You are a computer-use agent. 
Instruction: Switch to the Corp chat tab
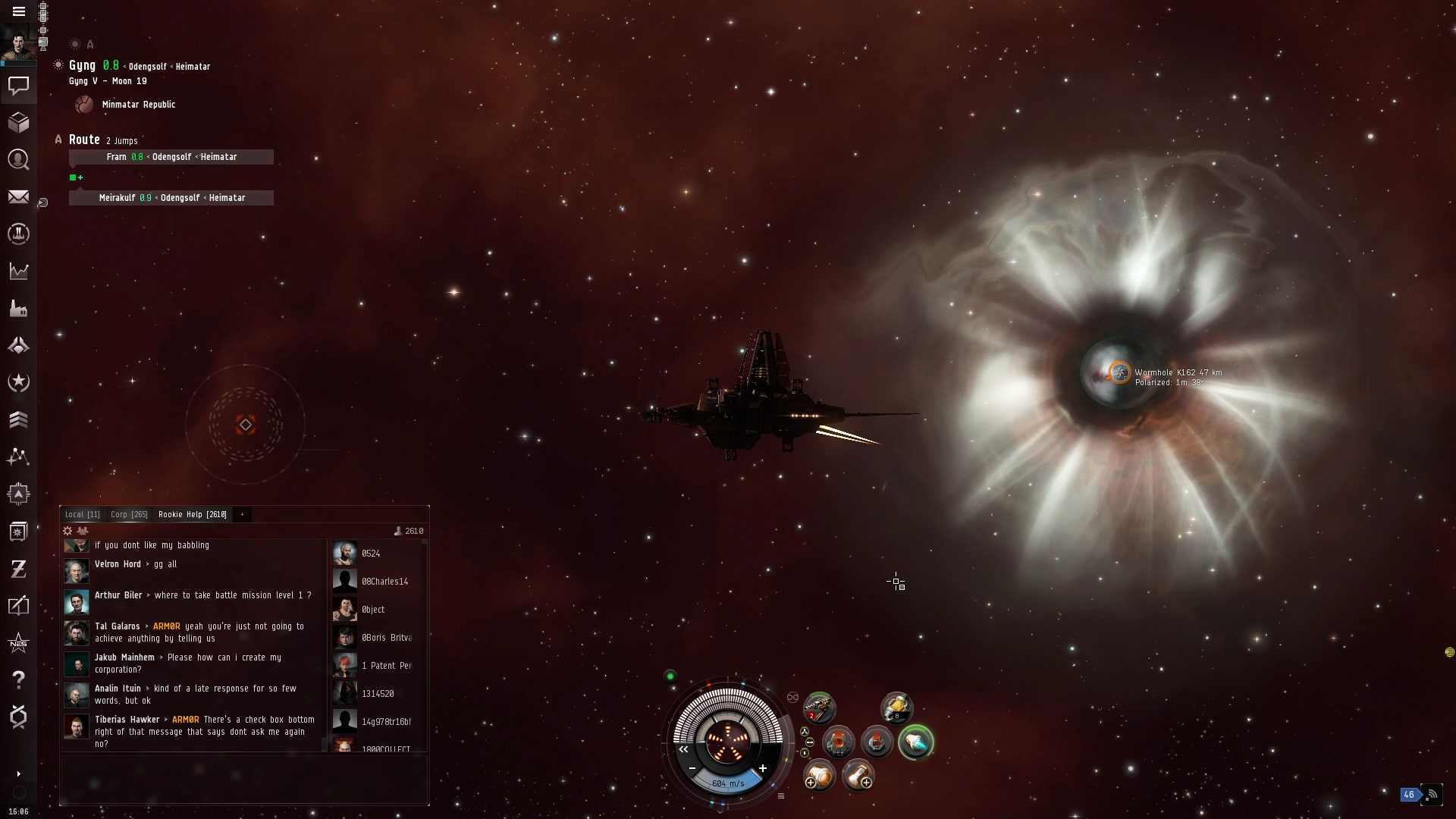tap(129, 514)
